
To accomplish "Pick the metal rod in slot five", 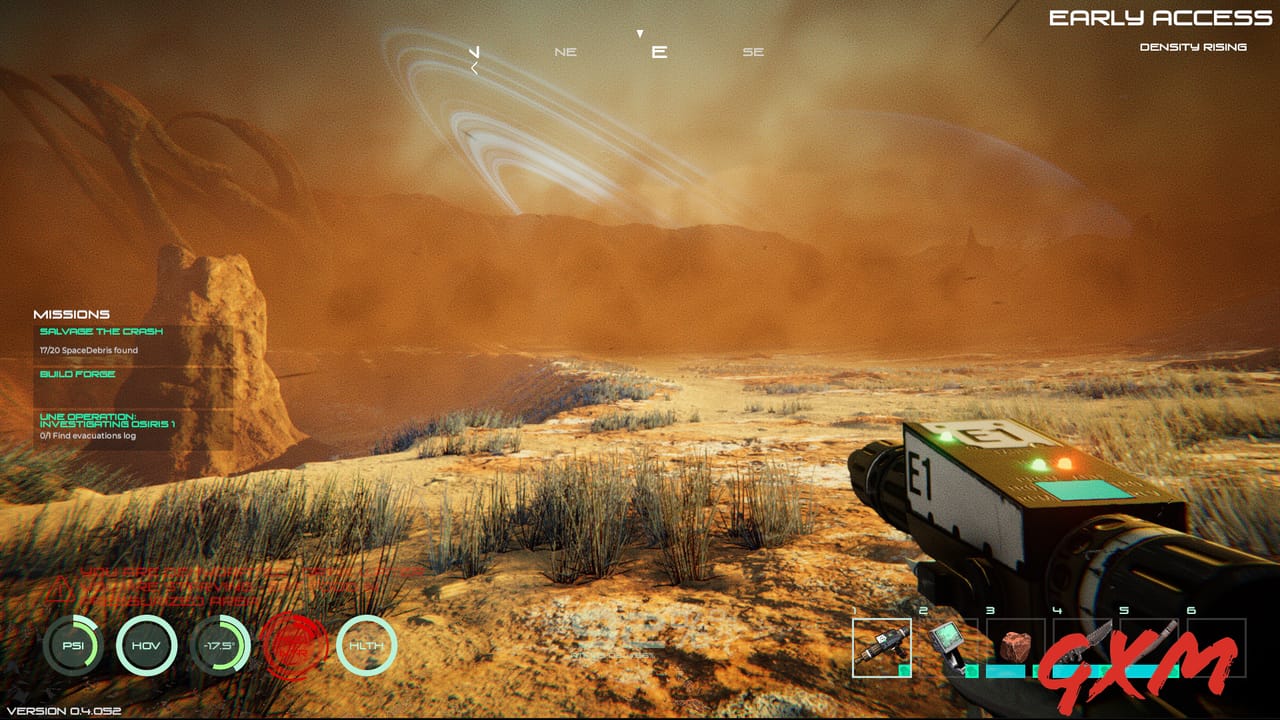I will click(1149, 645).
